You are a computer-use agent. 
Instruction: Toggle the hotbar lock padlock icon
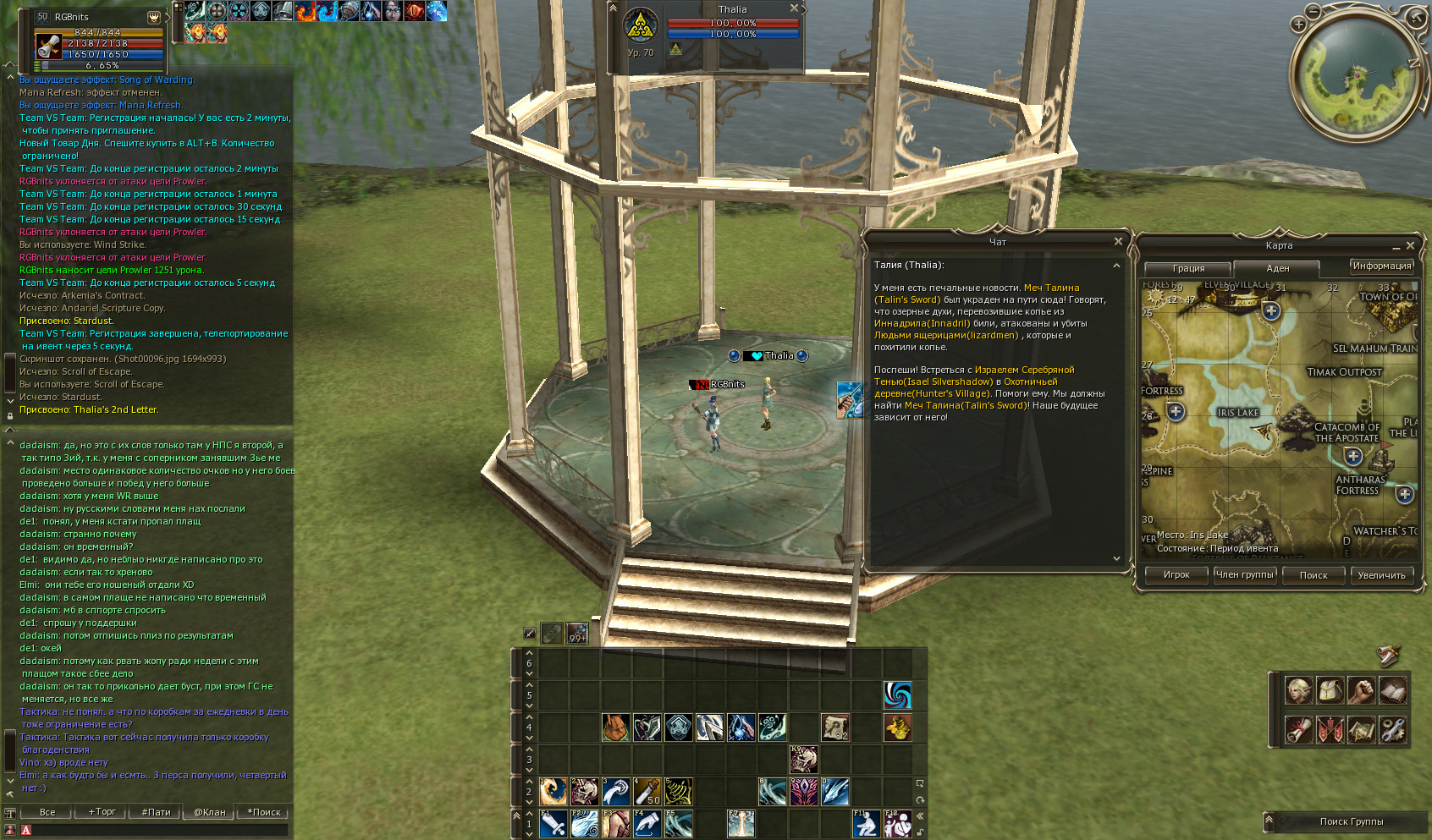pyautogui.click(x=921, y=832)
